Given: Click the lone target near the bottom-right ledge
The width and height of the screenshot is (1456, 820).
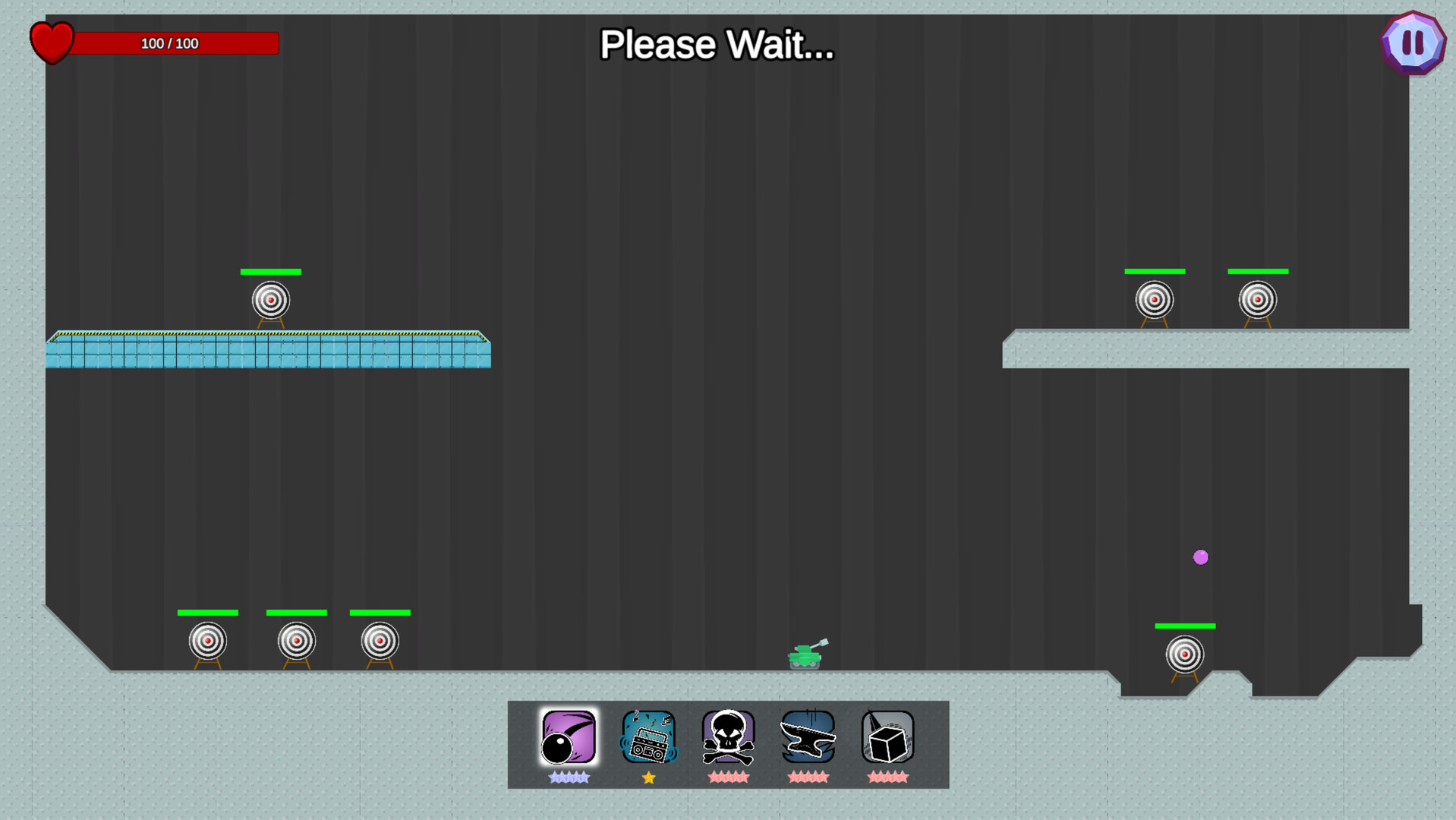Looking at the screenshot, I should 1184,654.
